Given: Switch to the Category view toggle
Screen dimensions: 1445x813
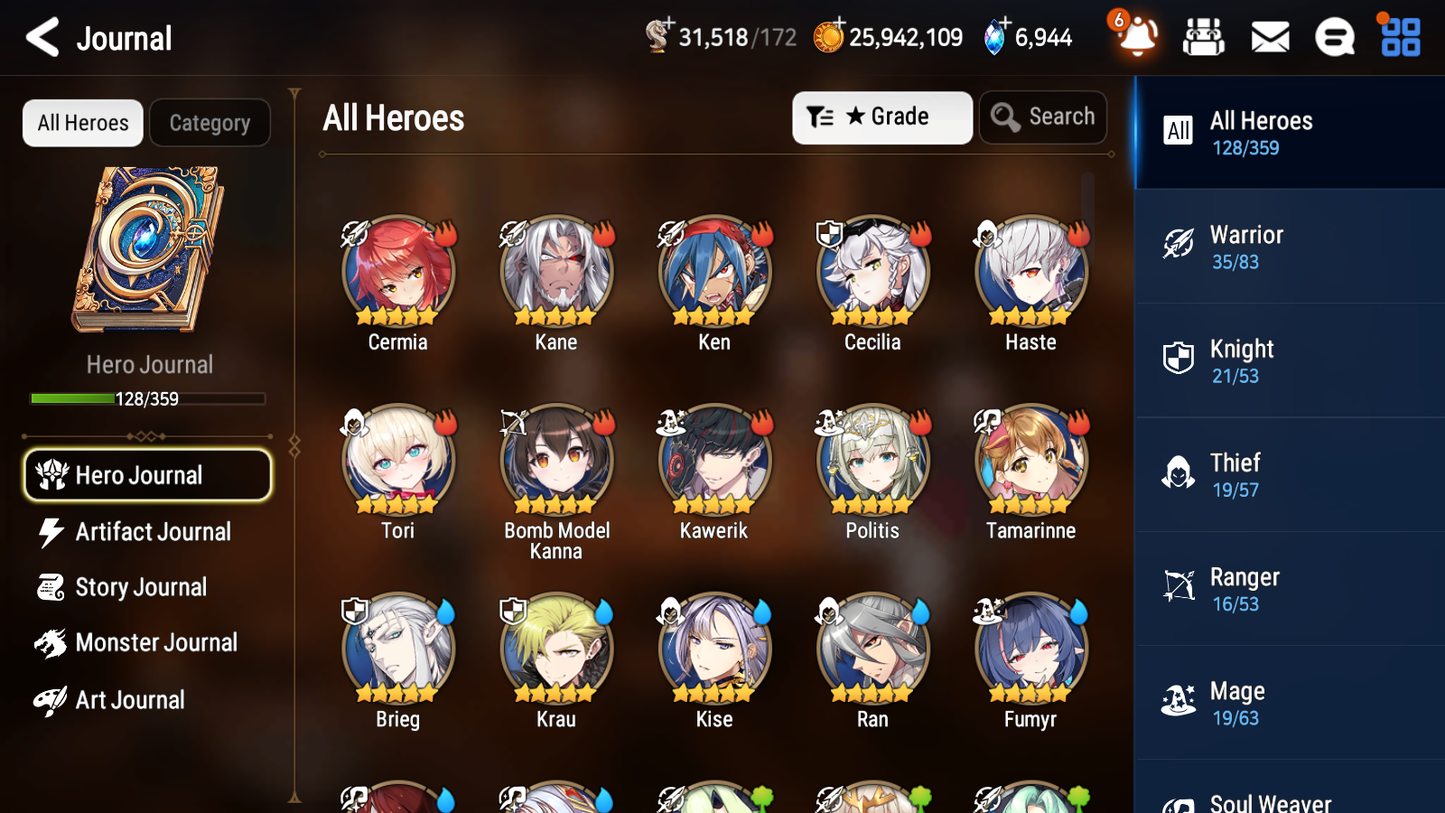Looking at the screenshot, I should [210, 122].
